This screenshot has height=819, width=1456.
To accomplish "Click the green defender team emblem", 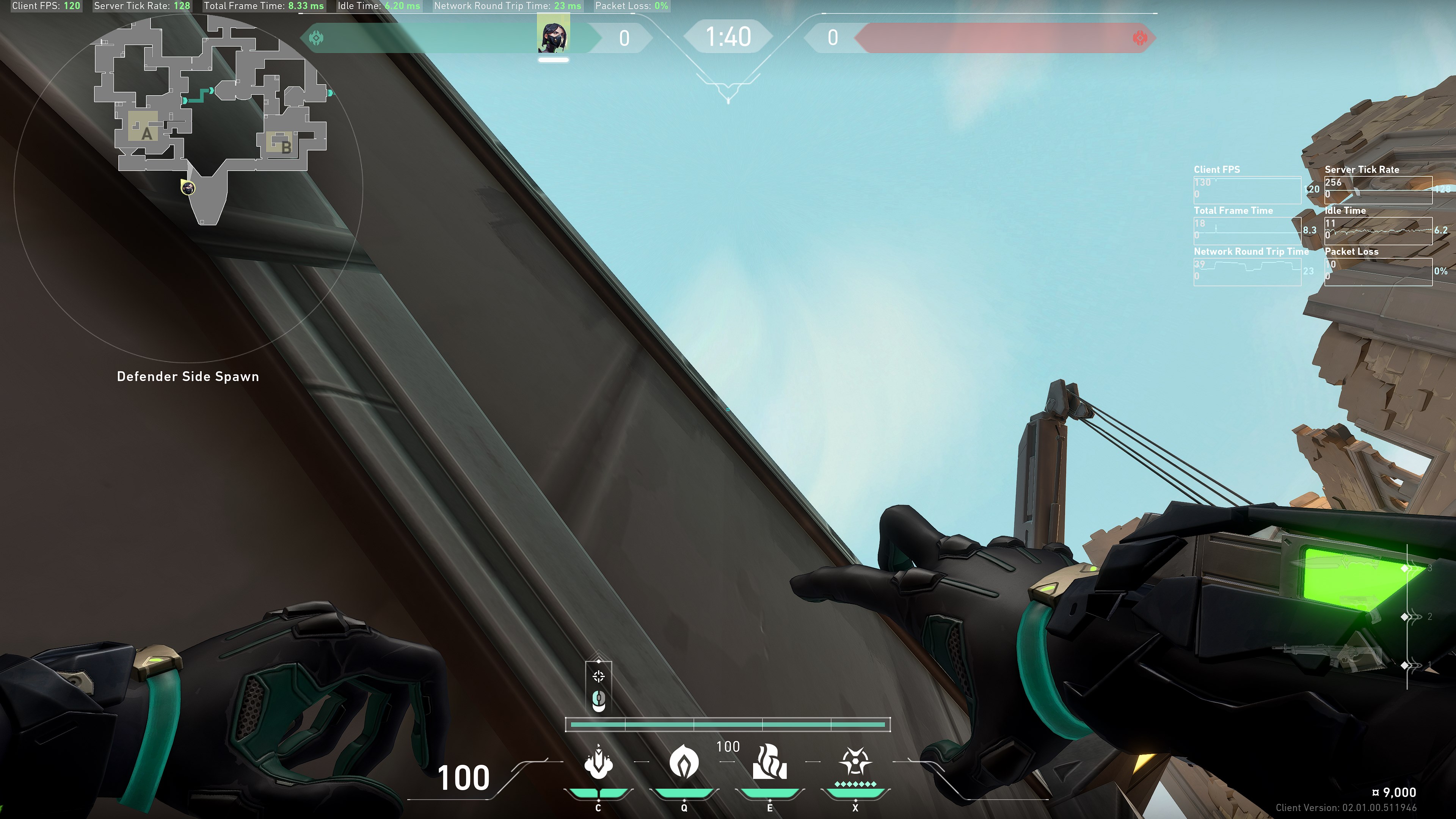I will click(x=316, y=38).
